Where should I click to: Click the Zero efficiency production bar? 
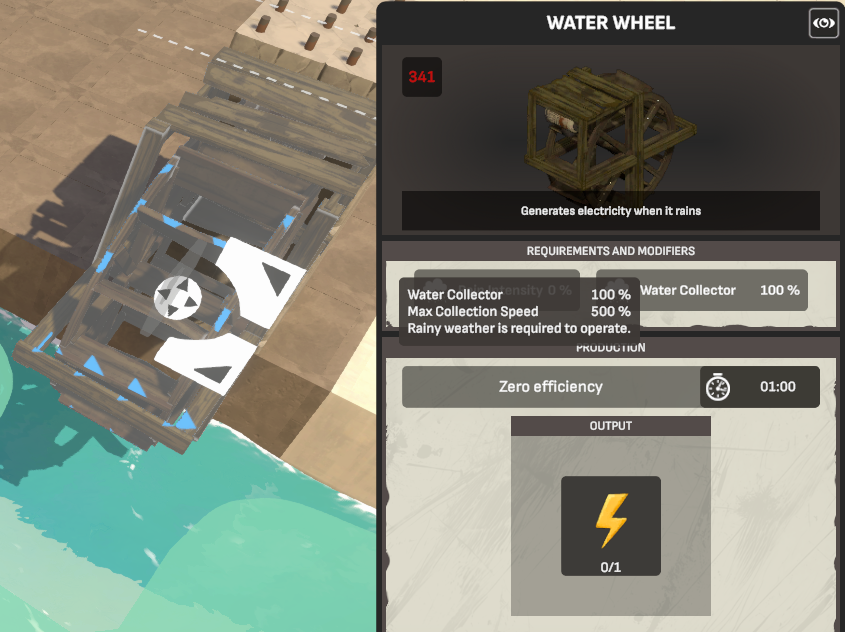[551, 387]
